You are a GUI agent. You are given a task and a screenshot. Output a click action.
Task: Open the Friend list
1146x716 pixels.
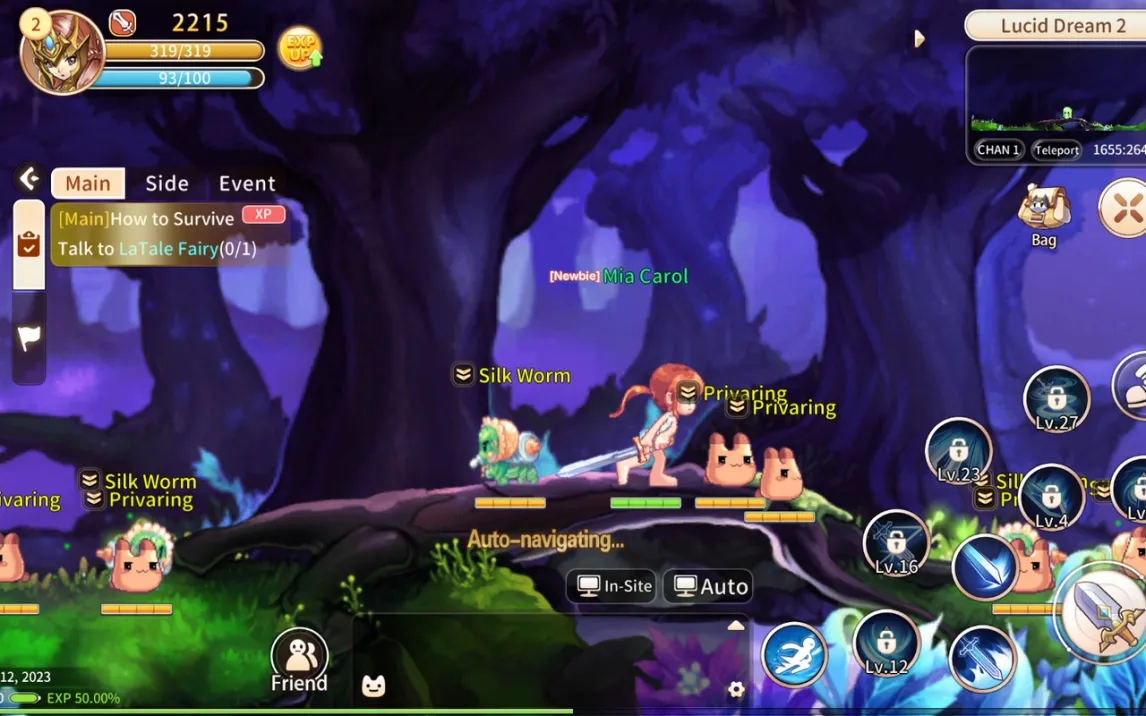[299, 660]
